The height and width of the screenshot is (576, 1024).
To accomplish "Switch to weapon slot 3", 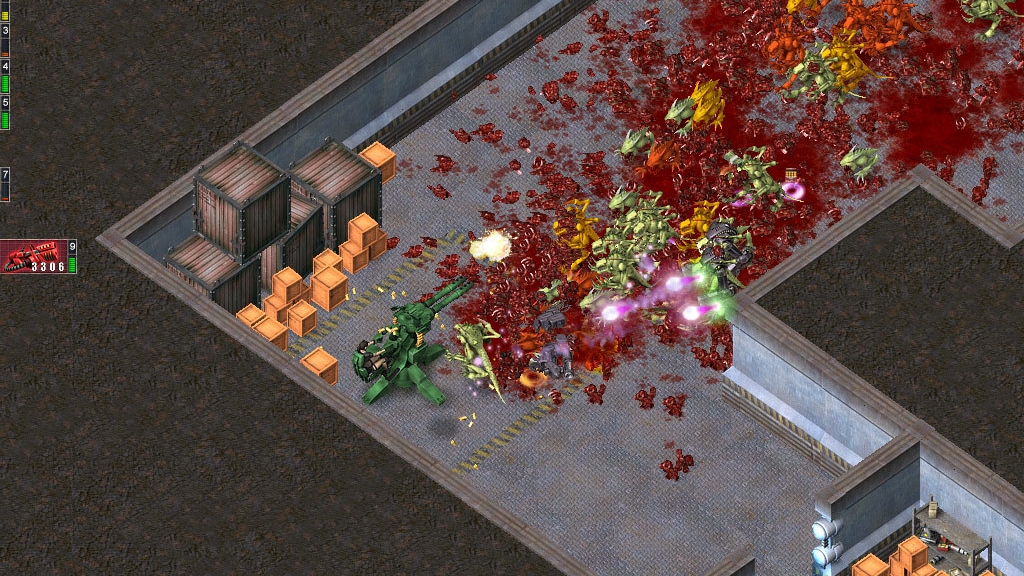I will (5, 38).
